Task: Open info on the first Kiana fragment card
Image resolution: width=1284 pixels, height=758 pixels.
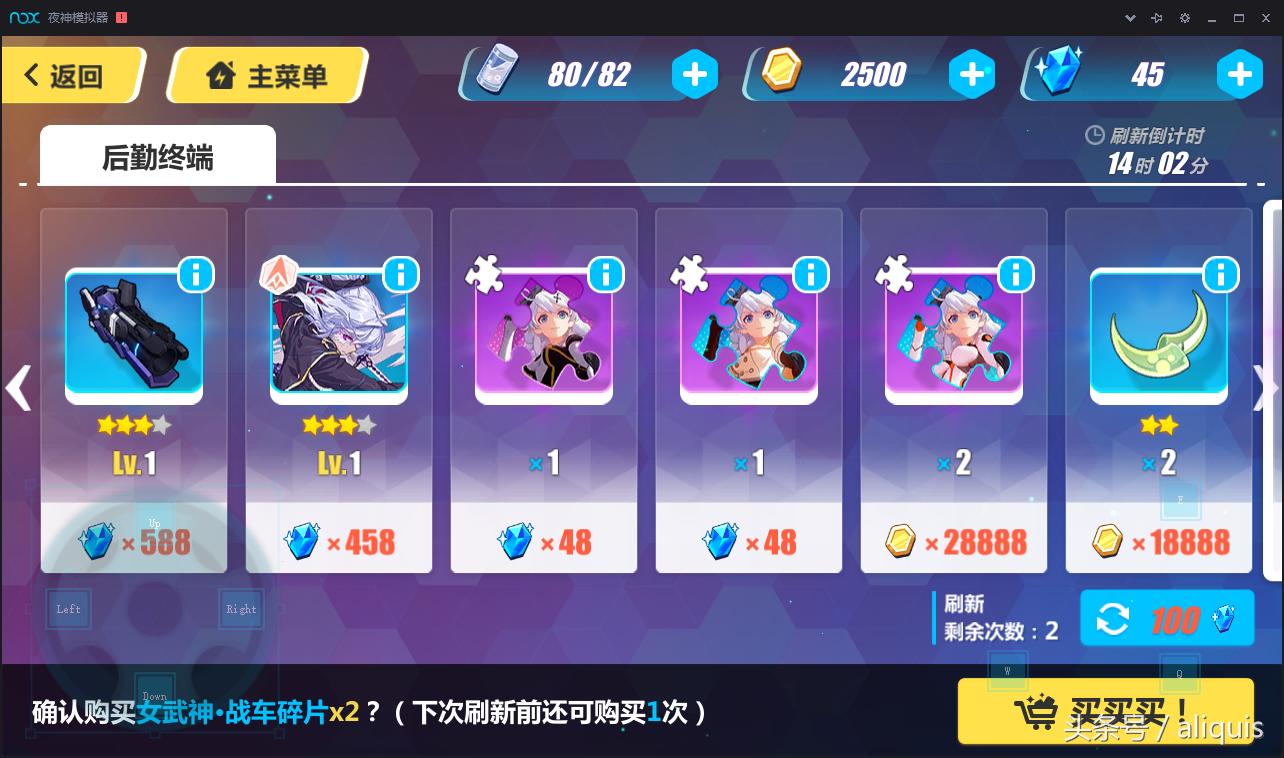Action: click(606, 274)
